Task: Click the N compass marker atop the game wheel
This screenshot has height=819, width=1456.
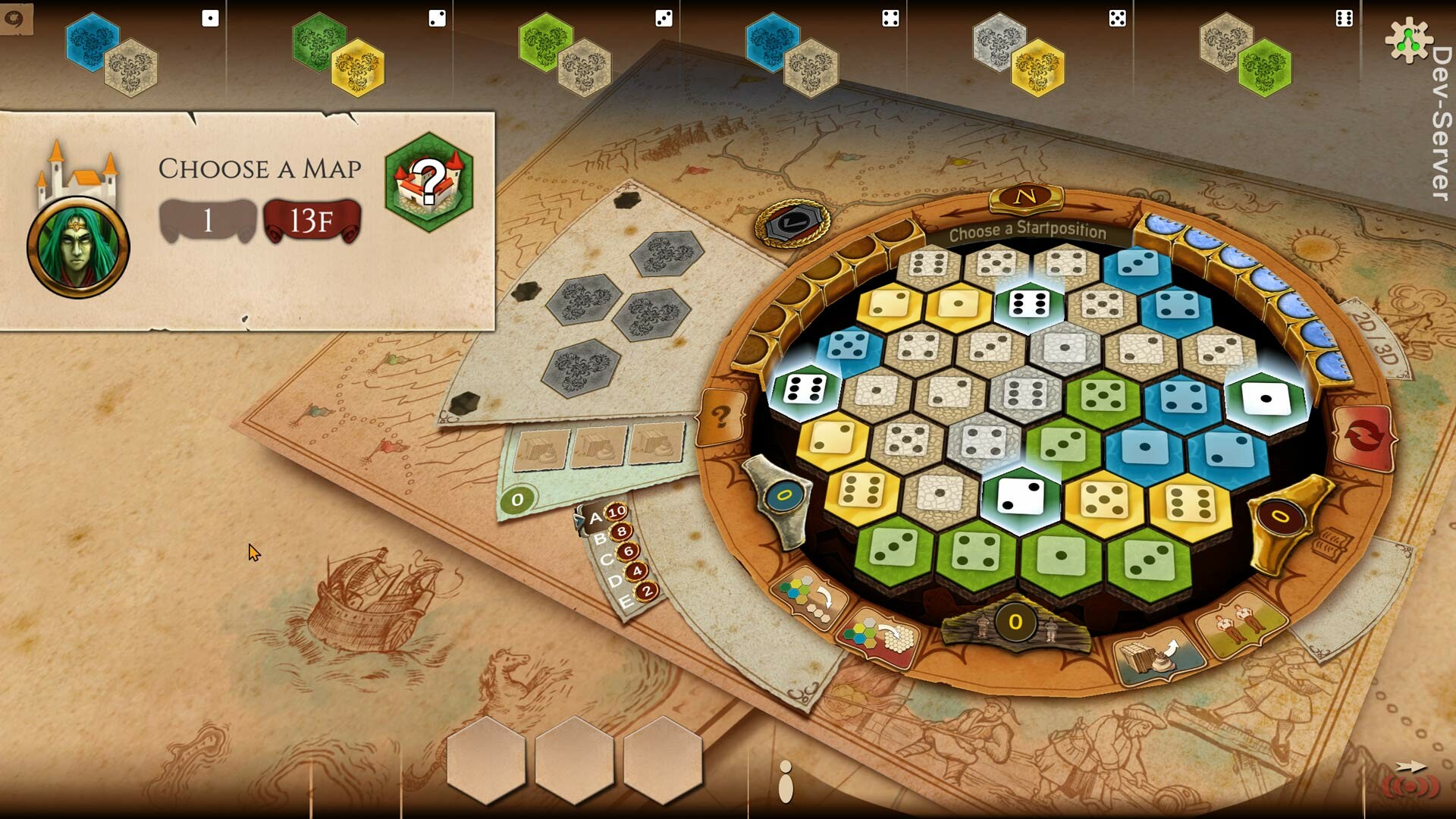Action: click(1025, 199)
